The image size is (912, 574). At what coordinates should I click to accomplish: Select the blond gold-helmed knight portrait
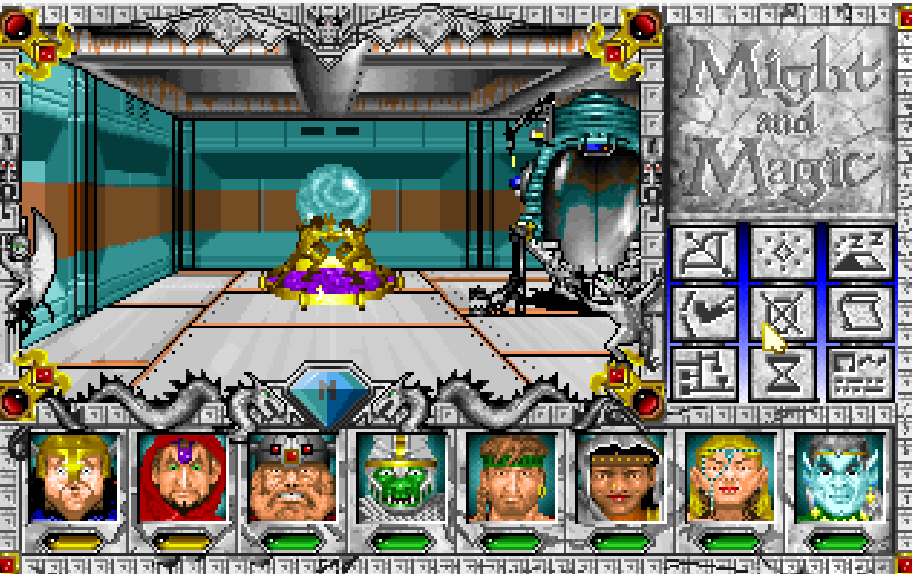click(74, 477)
